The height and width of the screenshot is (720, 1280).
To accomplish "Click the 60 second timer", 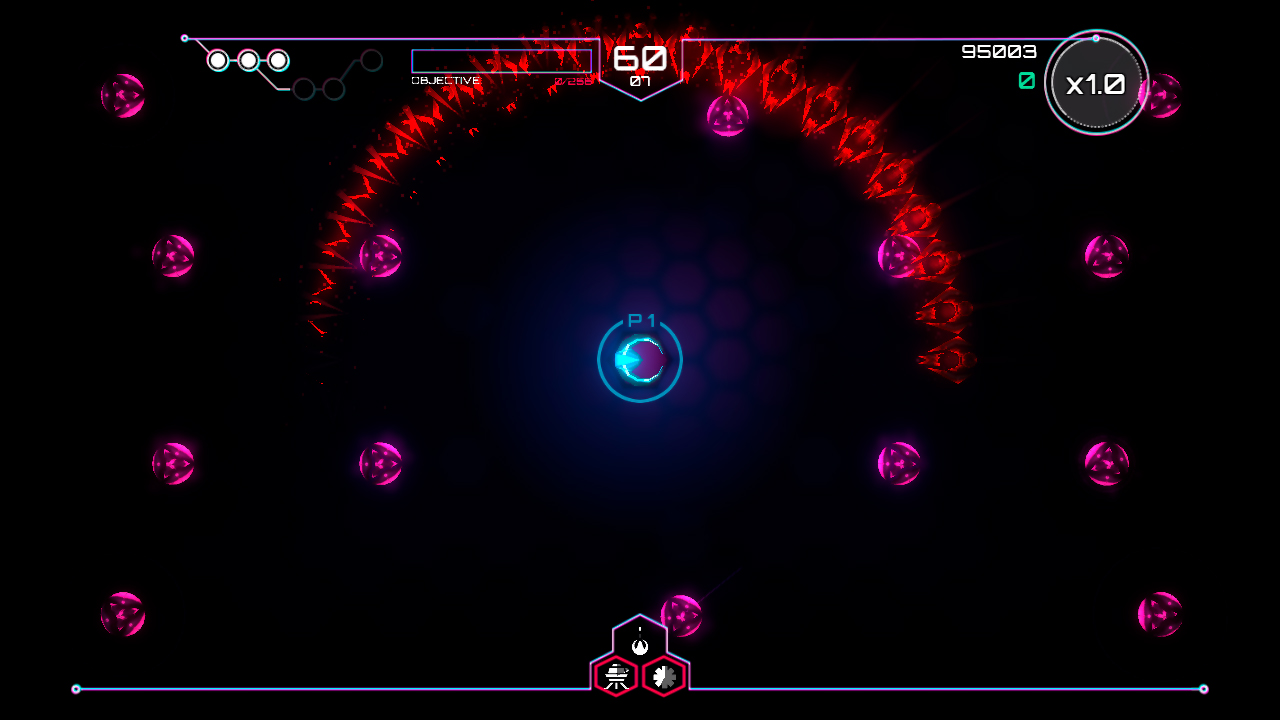I will coord(642,57).
